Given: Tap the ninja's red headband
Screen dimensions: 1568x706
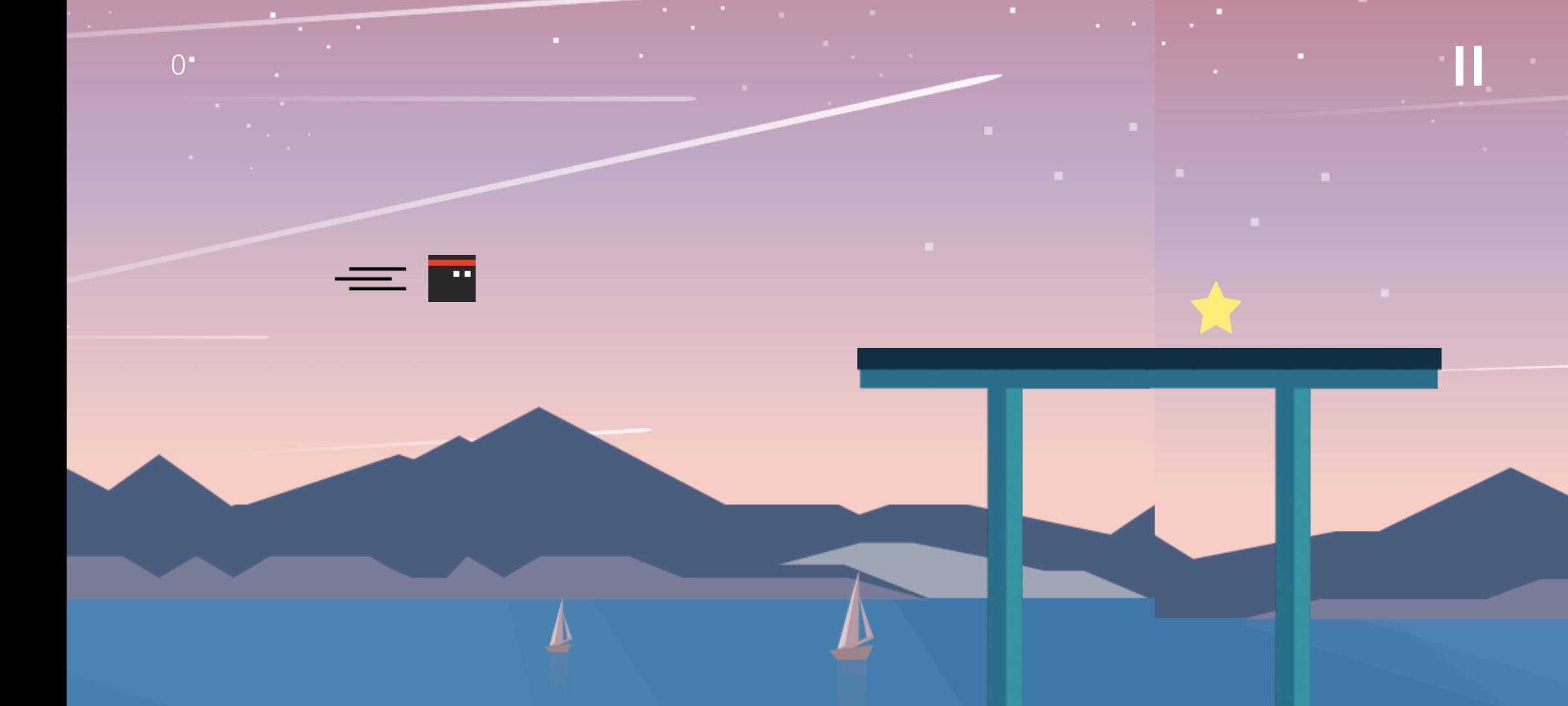Looking at the screenshot, I should pos(452,263).
